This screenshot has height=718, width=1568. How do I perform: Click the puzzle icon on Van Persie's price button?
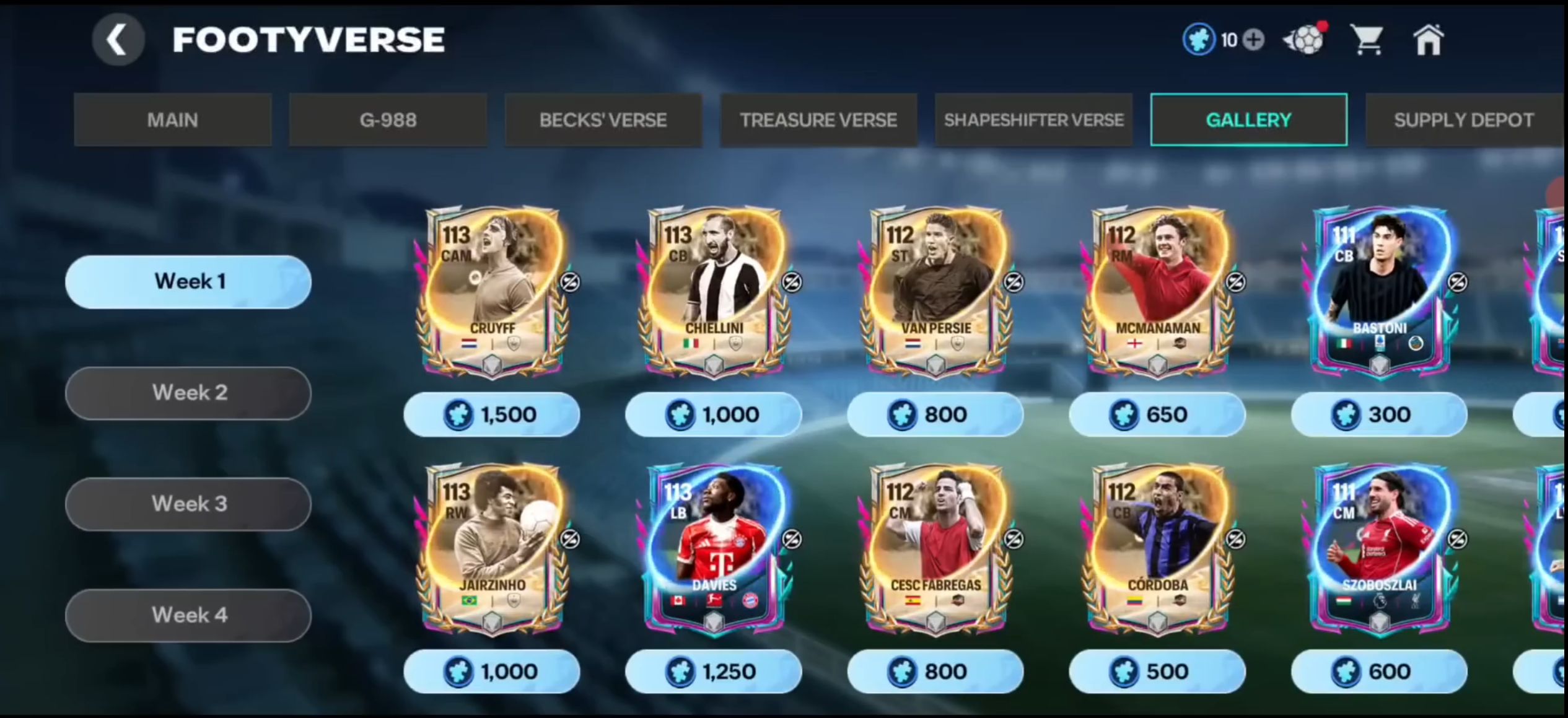pyautogui.click(x=904, y=414)
